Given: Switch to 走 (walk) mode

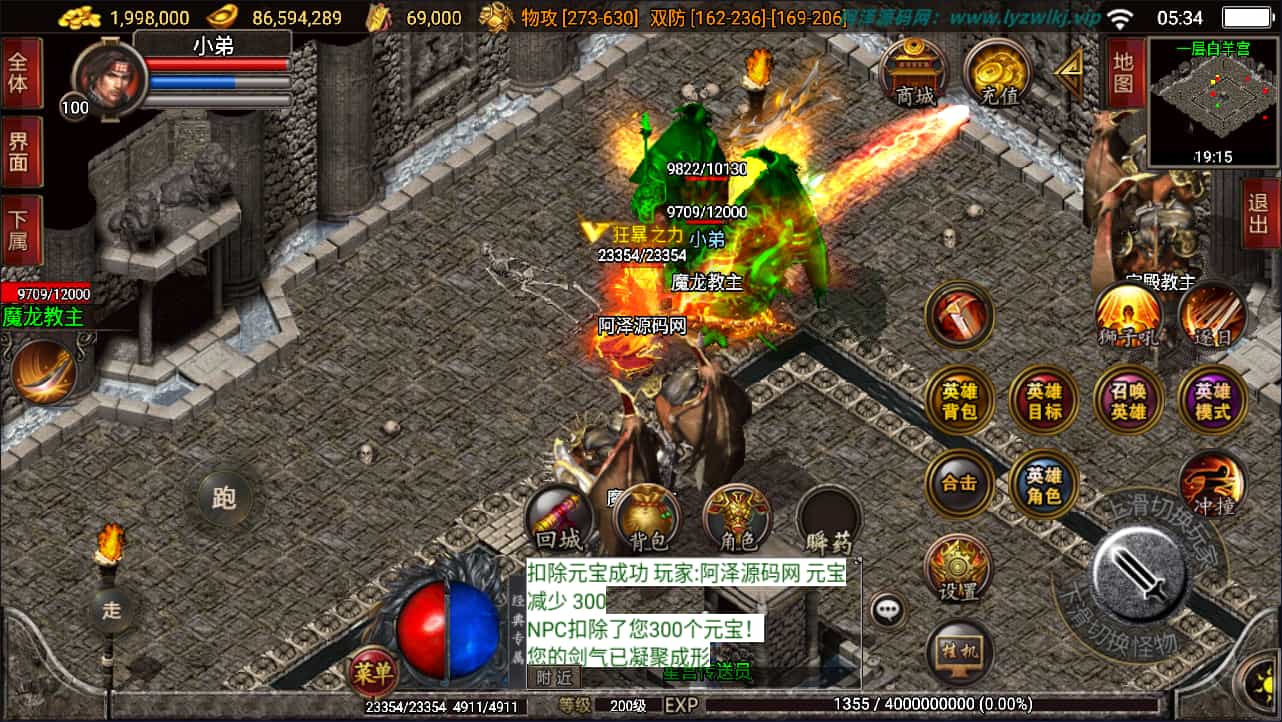Looking at the screenshot, I should tap(113, 612).
